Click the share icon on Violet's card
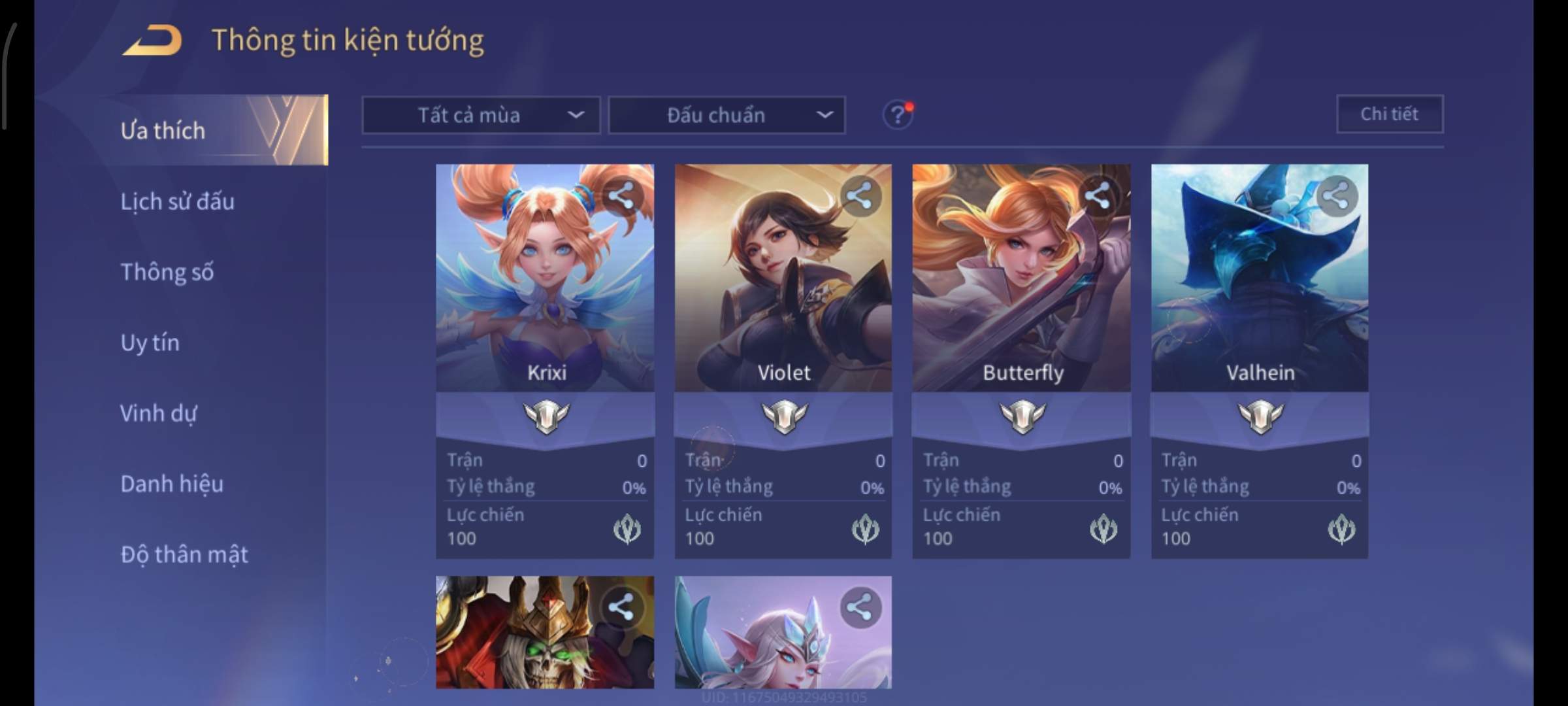 [859, 195]
